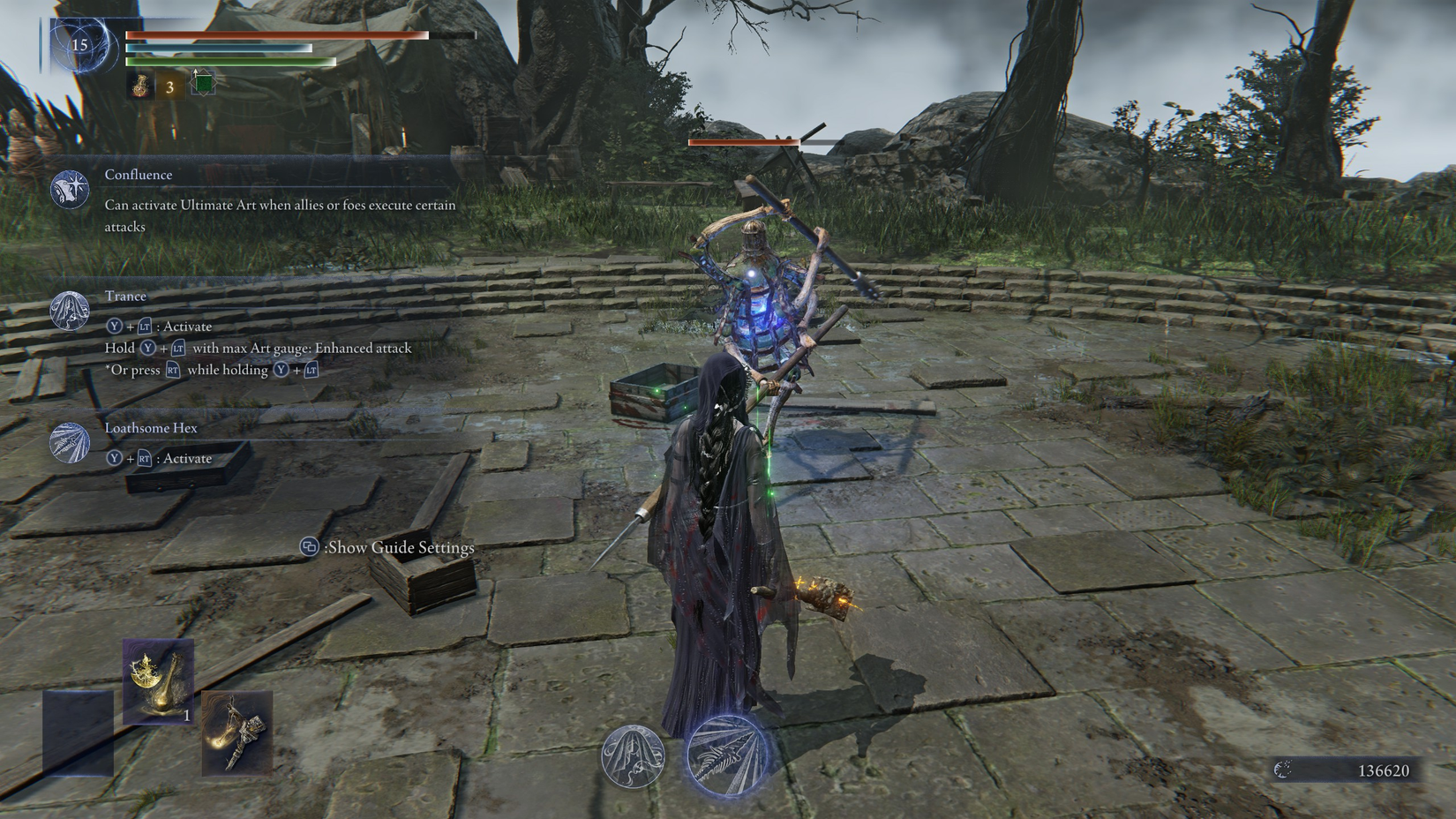Viewport: 1456px width, 819px height.
Task: Click the enemy health bar above the revenant
Action: (746, 140)
